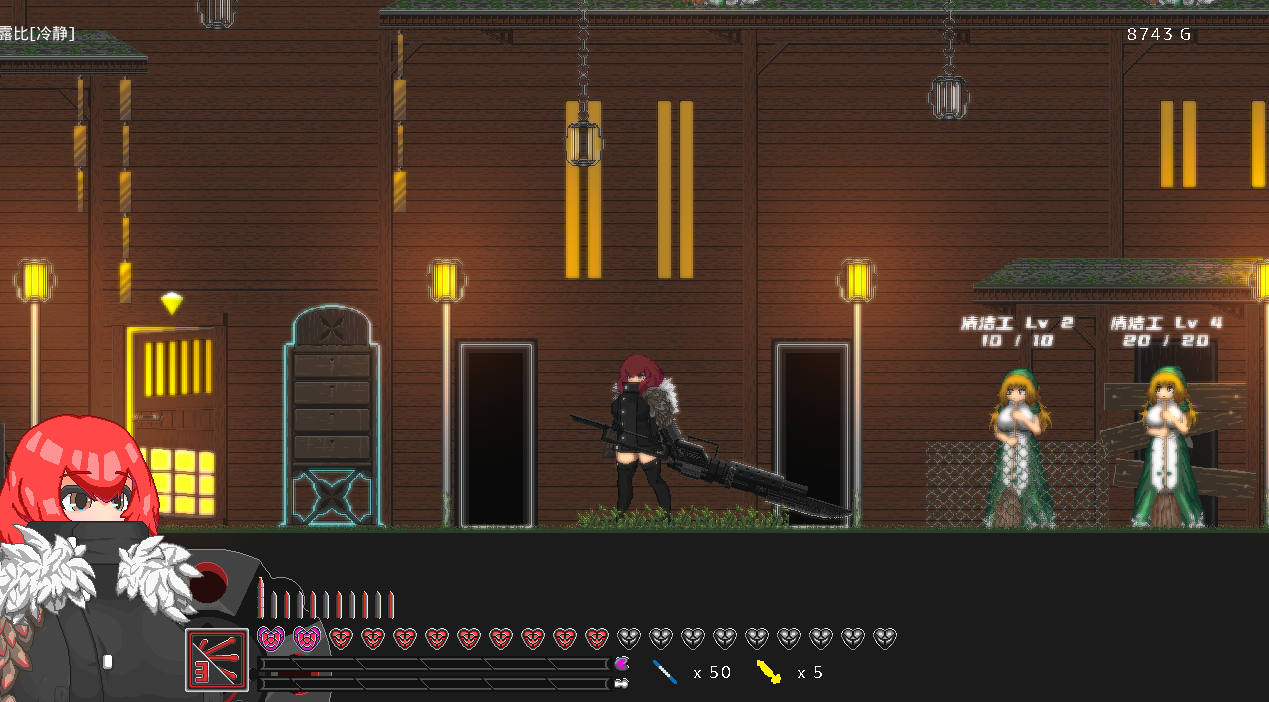The height and width of the screenshot is (702, 1269).
Task: Select the red weapon skill icon
Action: tap(217, 659)
